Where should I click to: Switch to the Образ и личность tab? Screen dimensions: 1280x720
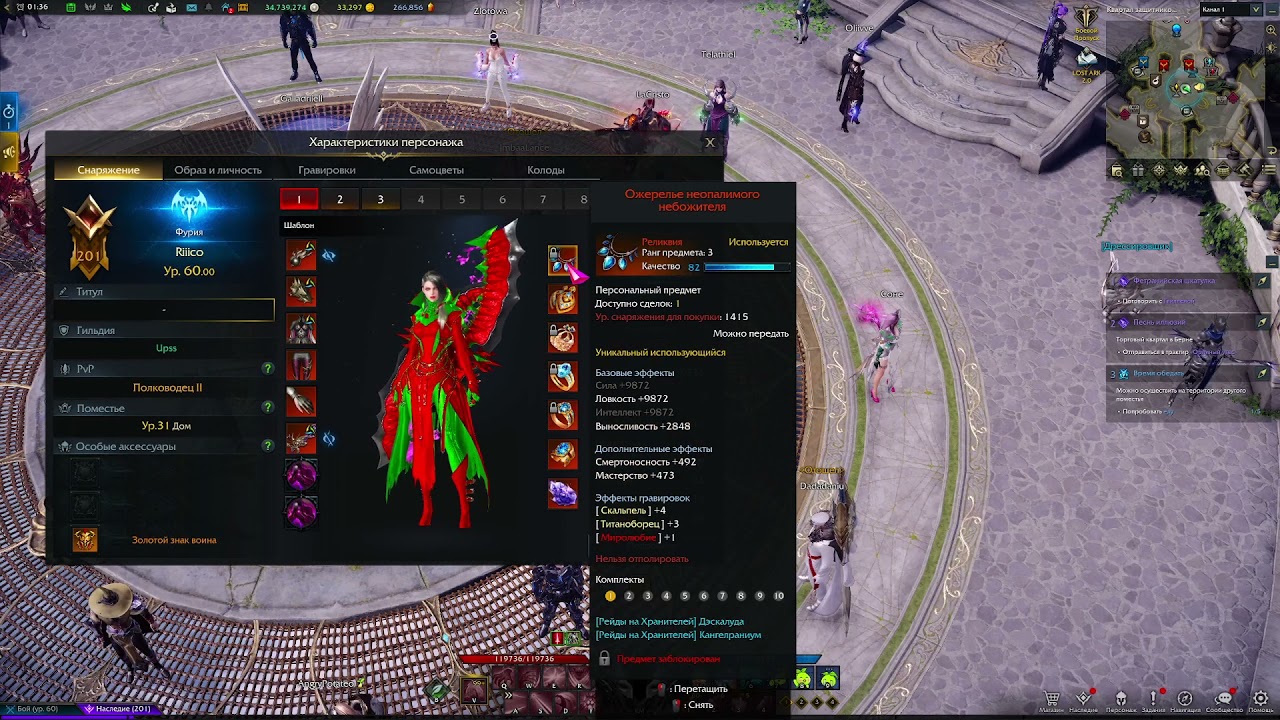click(x=218, y=170)
